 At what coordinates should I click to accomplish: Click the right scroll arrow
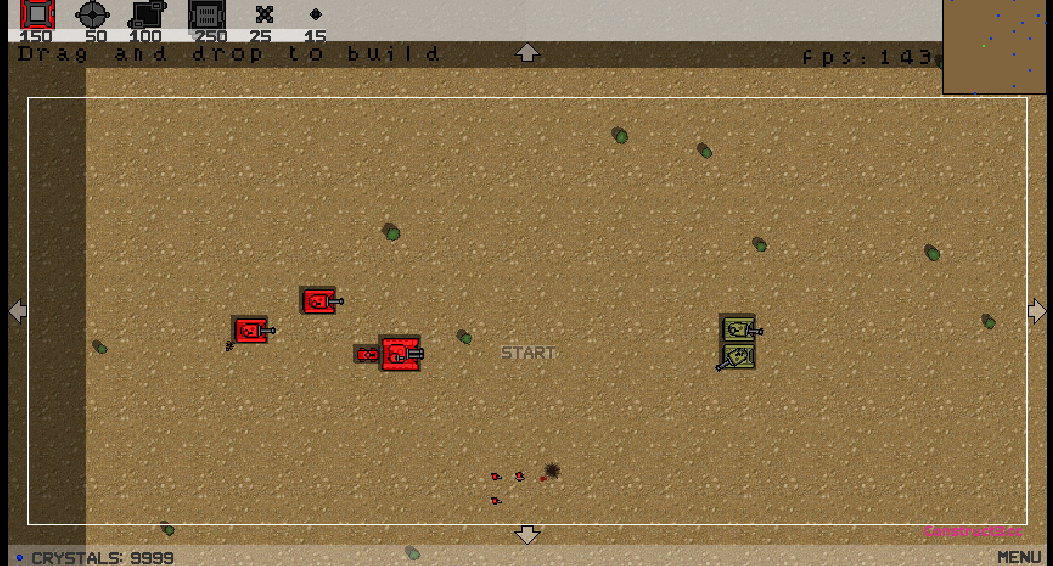click(x=1037, y=312)
